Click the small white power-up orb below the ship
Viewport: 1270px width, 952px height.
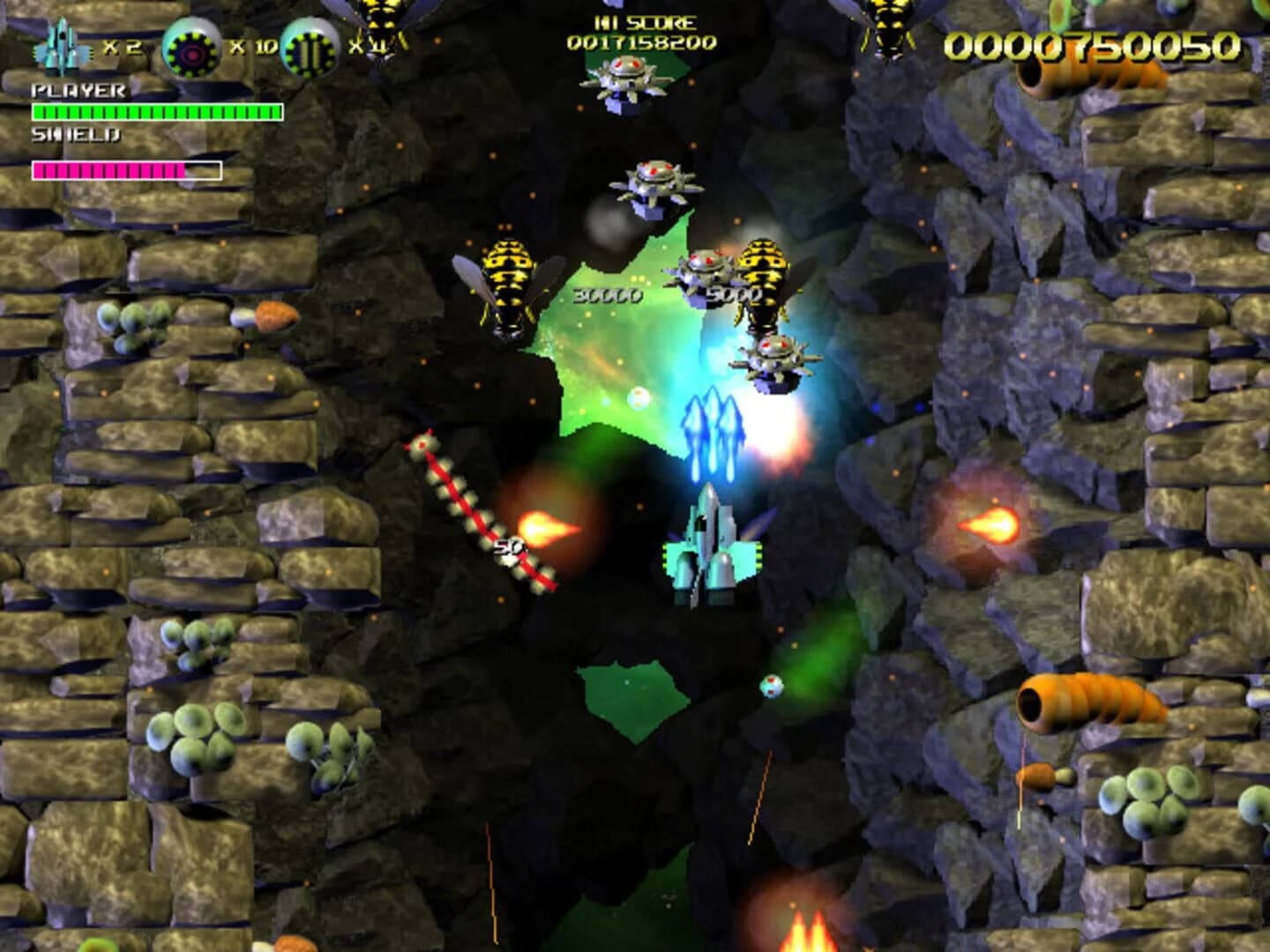click(x=772, y=688)
